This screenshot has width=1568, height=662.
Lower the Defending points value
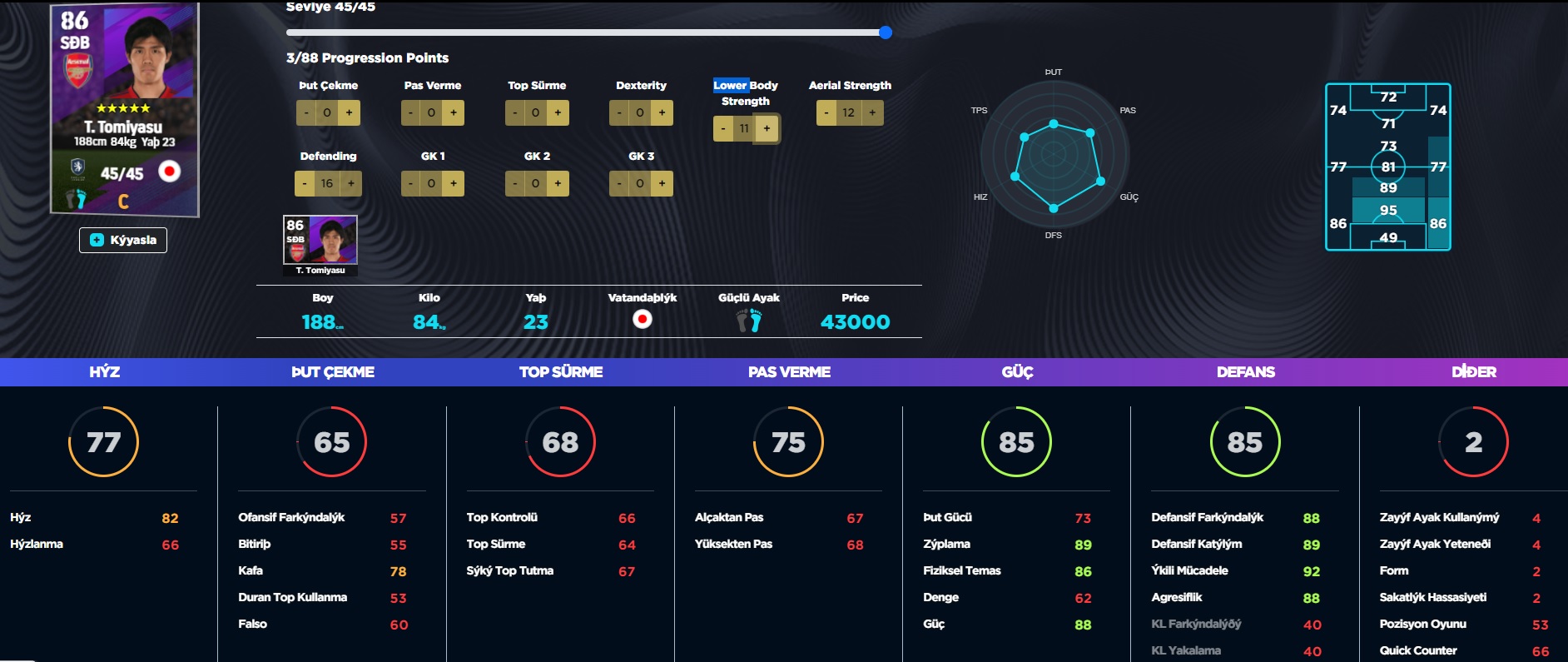(305, 183)
